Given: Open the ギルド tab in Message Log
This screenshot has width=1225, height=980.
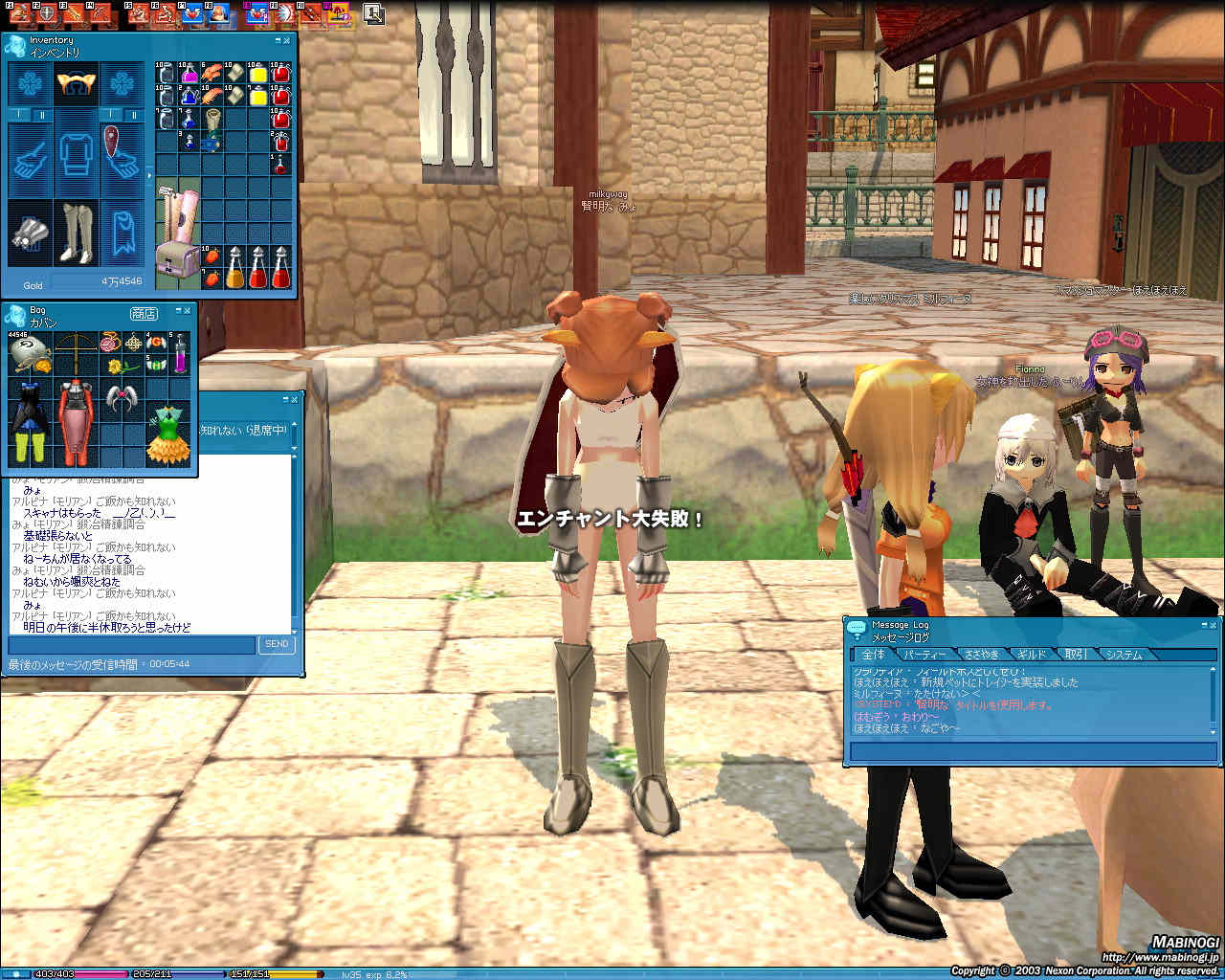Looking at the screenshot, I should coord(1031,655).
